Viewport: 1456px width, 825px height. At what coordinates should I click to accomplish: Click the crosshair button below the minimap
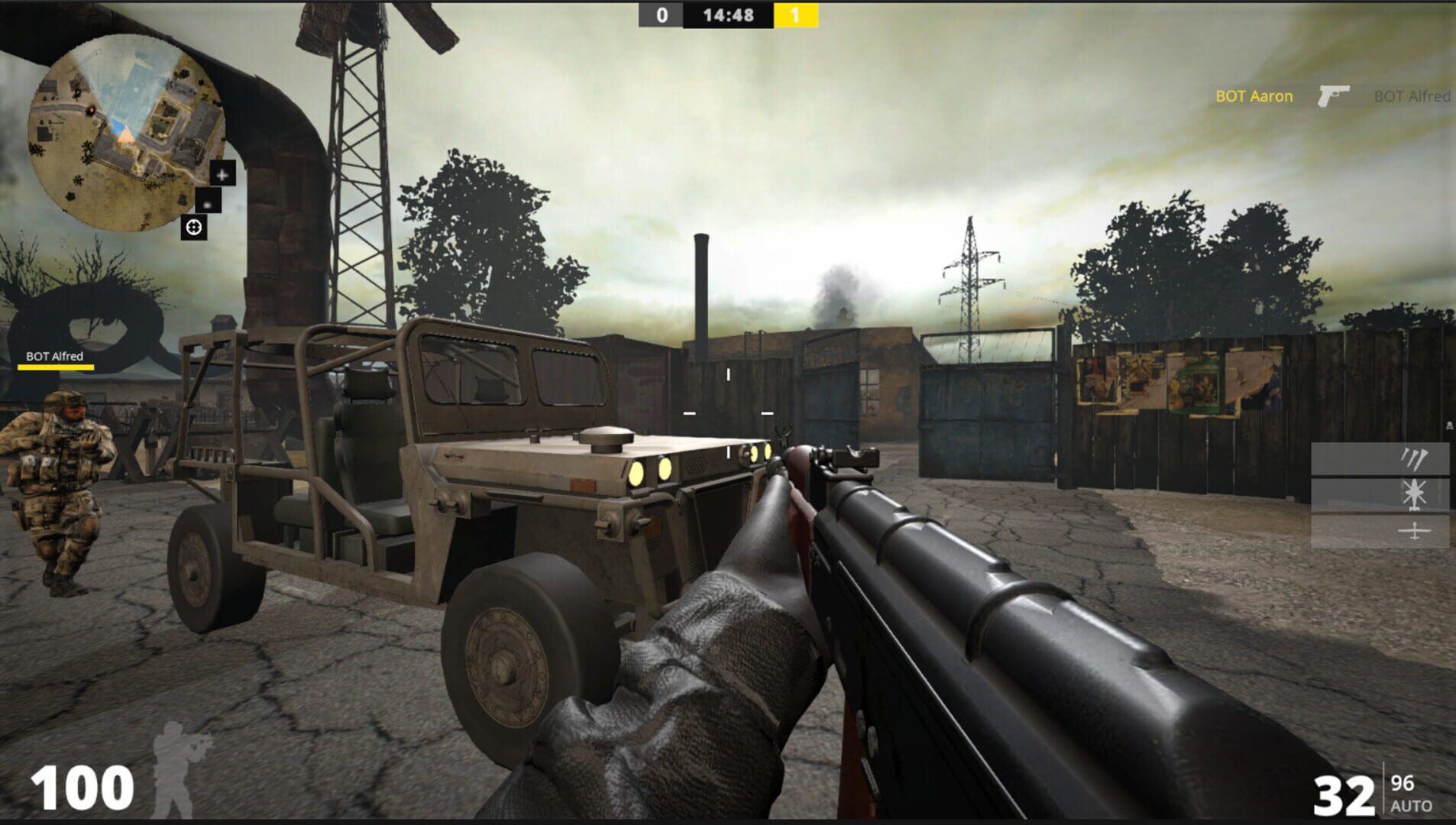coord(194,226)
